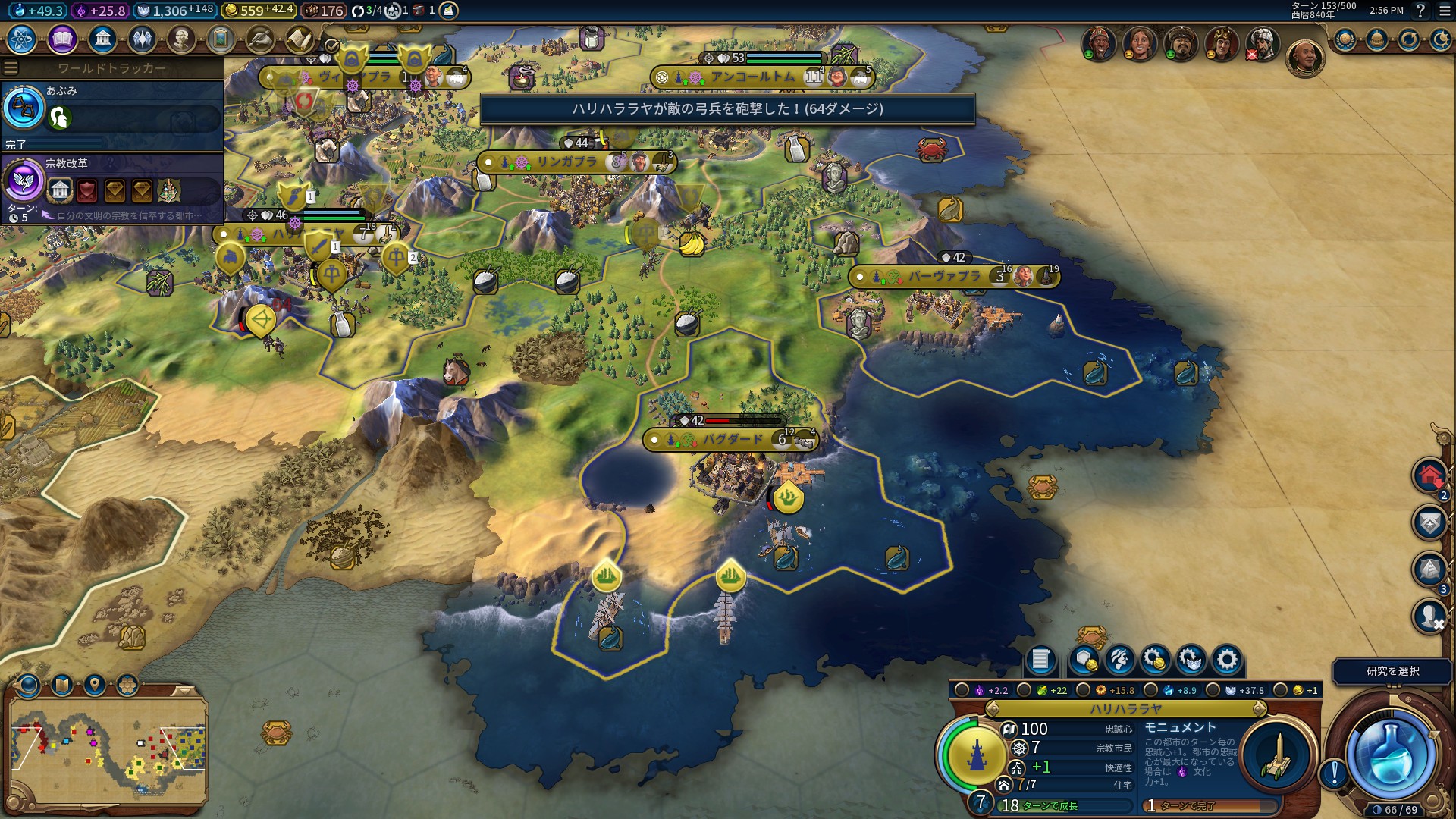
Task: Open the technology tree atom button
Action: click(22, 39)
